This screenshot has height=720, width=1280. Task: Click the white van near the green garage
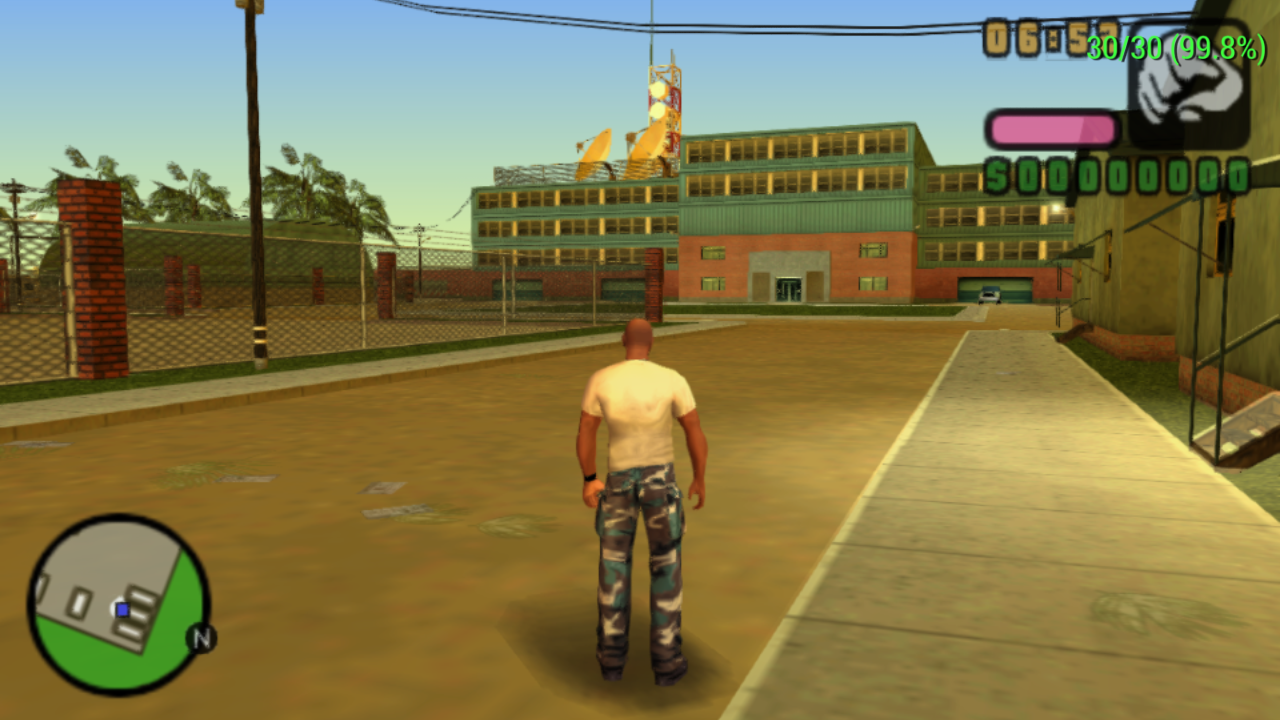coord(988,296)
